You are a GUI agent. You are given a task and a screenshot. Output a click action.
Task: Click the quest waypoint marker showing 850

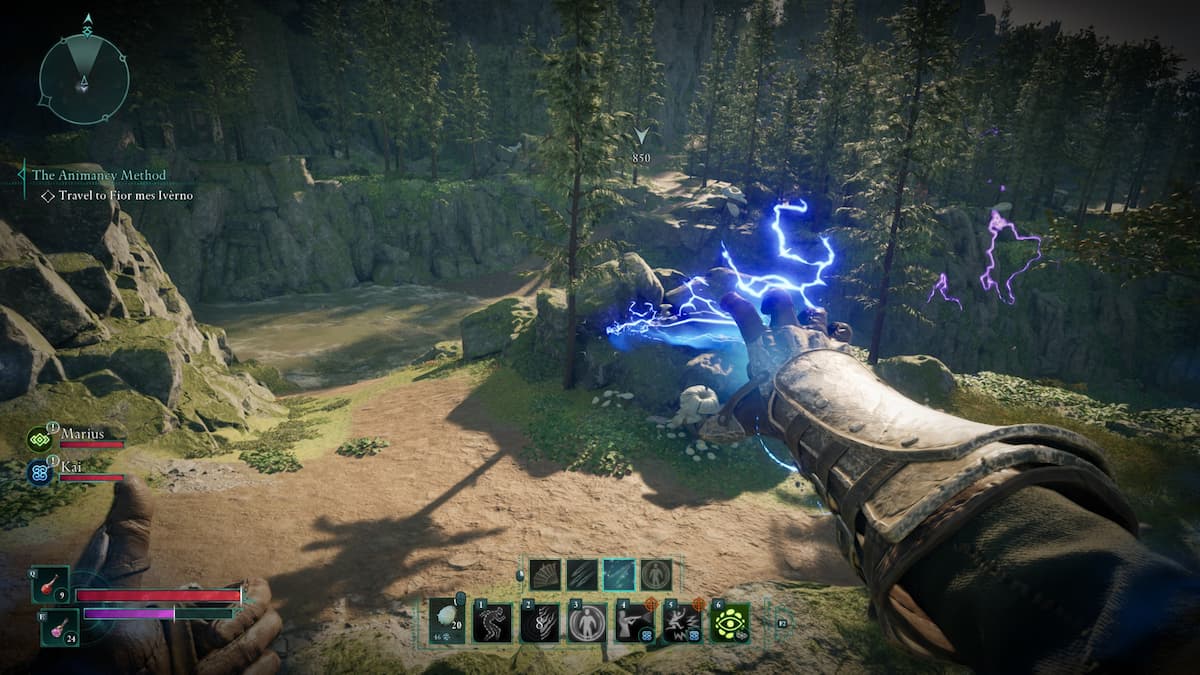point(641,143)
